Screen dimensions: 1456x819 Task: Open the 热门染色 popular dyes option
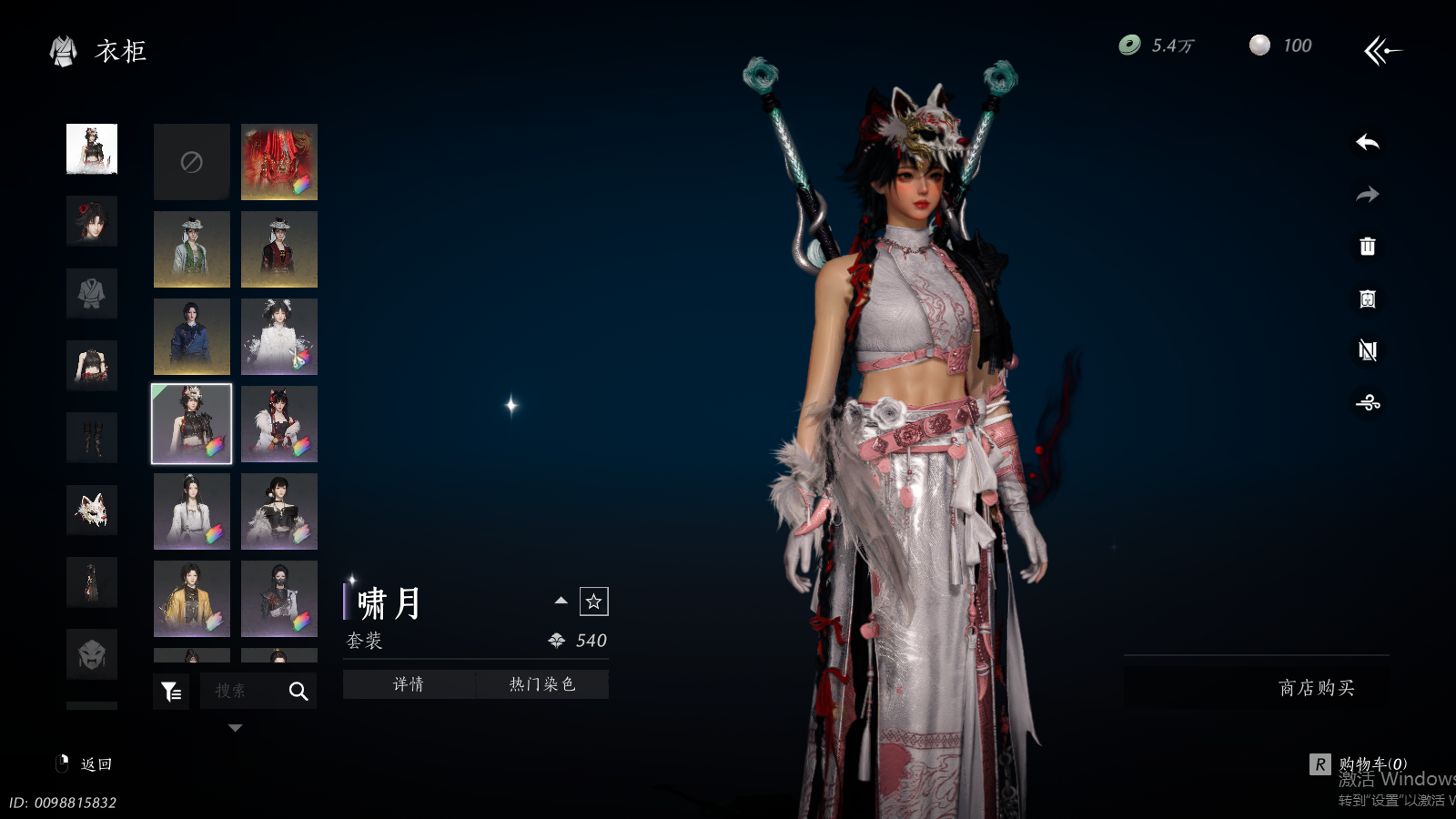pyautogui.click(x=542, y=684)
